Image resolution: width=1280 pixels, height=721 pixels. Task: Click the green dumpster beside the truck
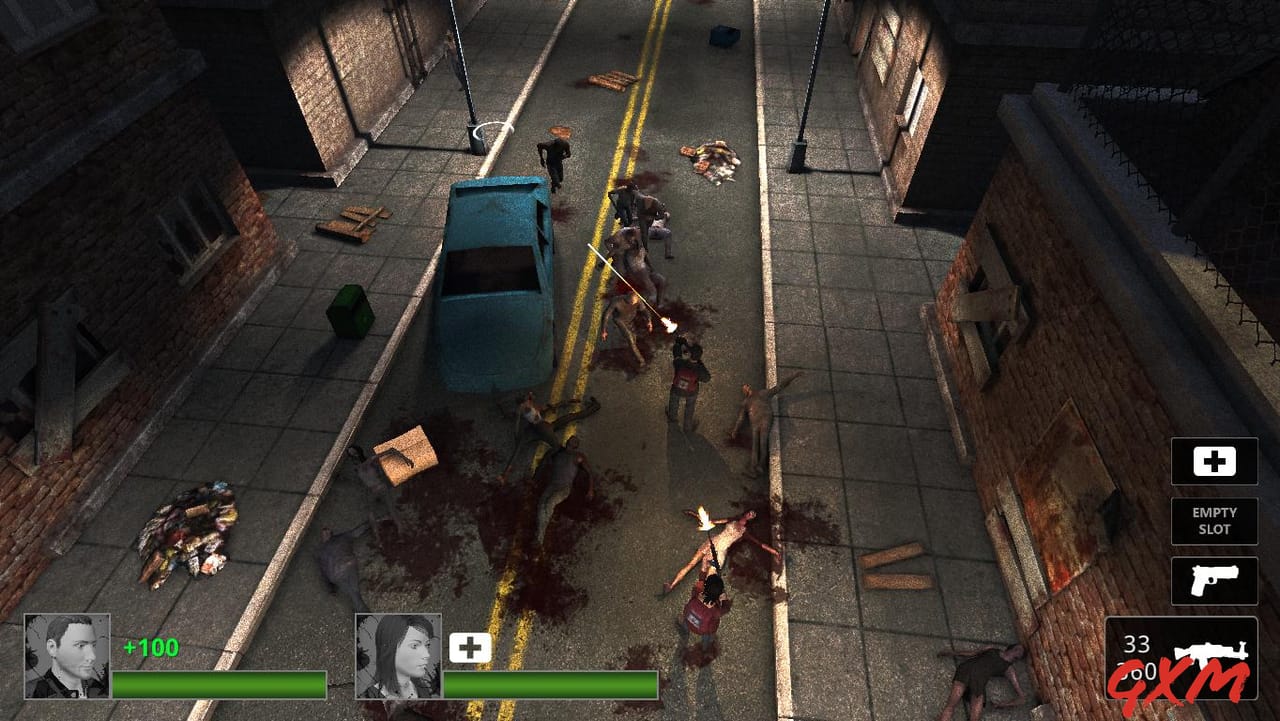coord(348,310)
